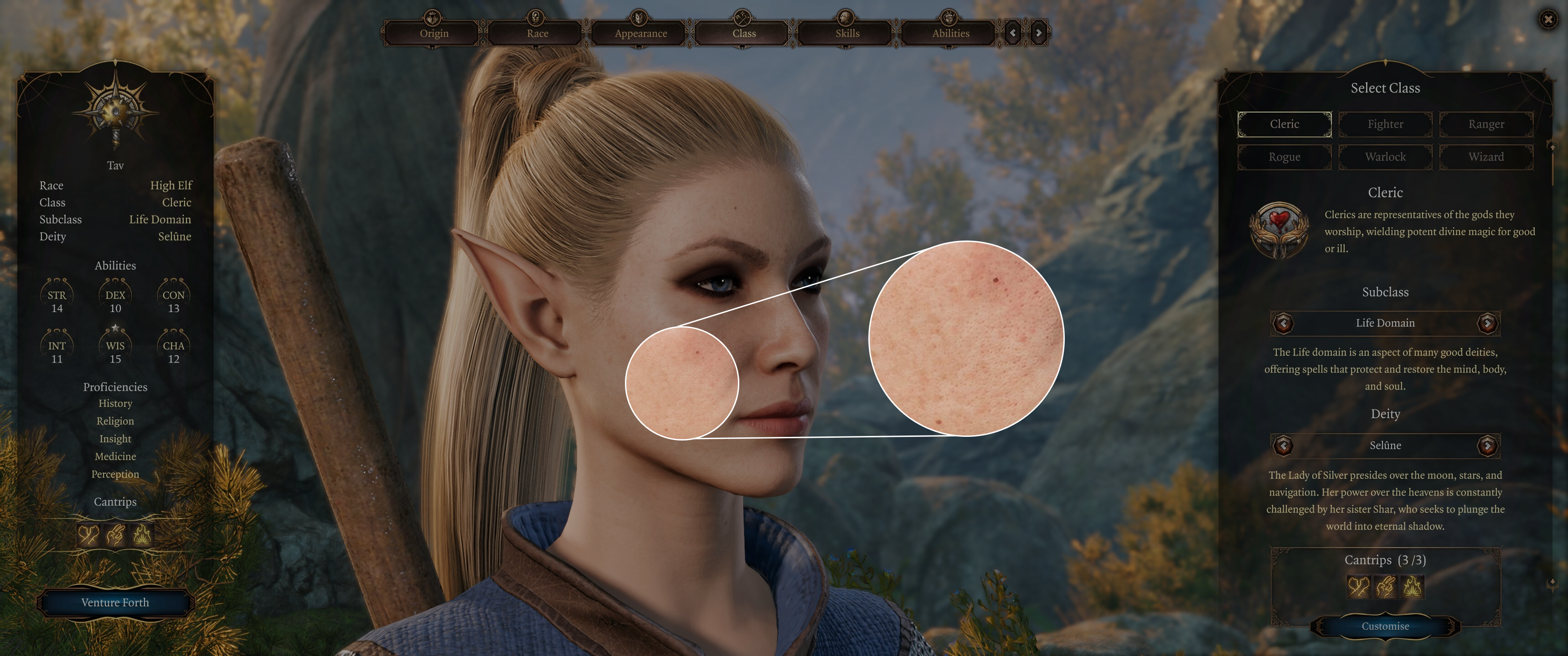
Task: Close the character creation screen
Action: point(1548,20)
